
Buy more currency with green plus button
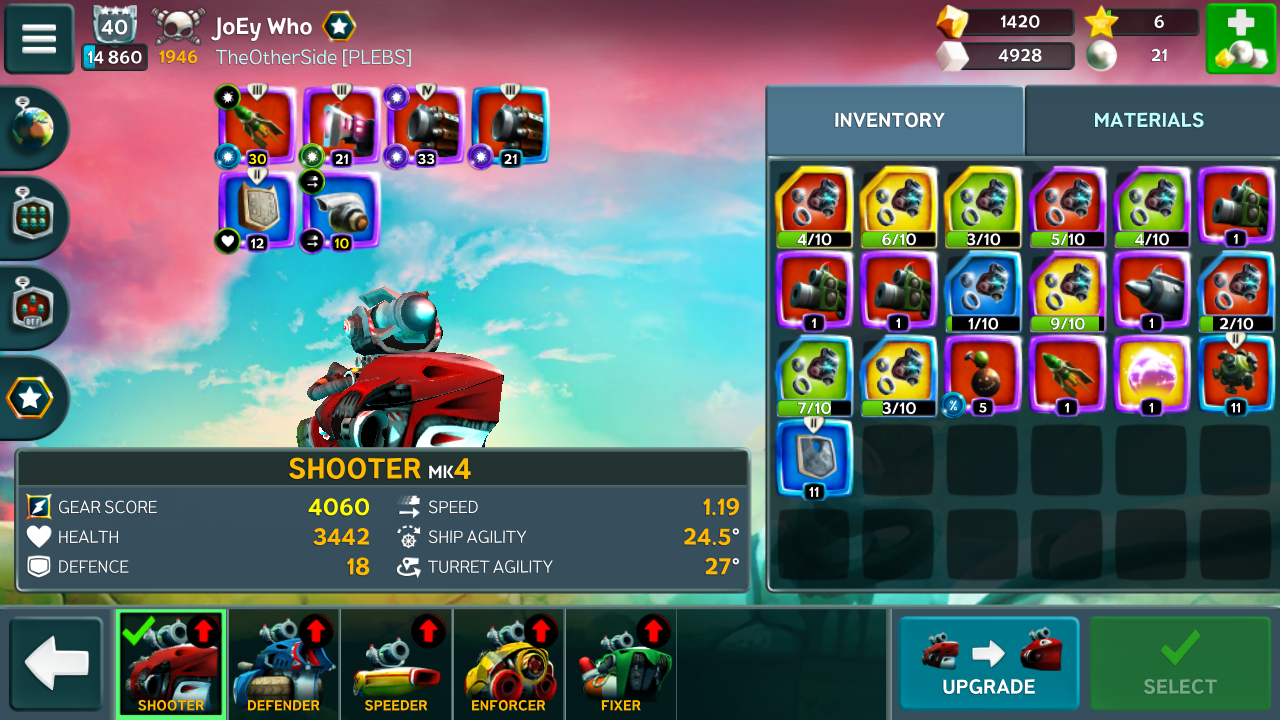[1240, 39]
